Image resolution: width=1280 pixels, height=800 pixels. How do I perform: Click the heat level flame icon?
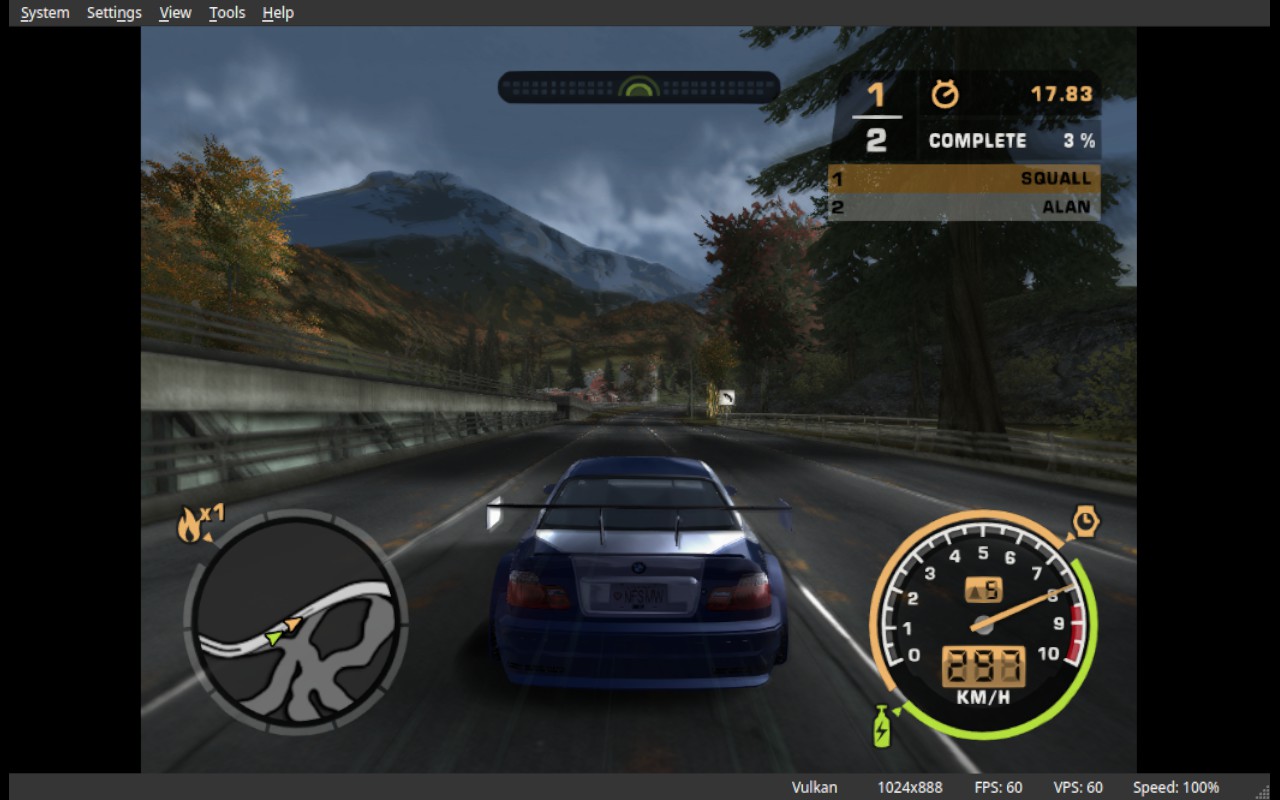point(189,525)
